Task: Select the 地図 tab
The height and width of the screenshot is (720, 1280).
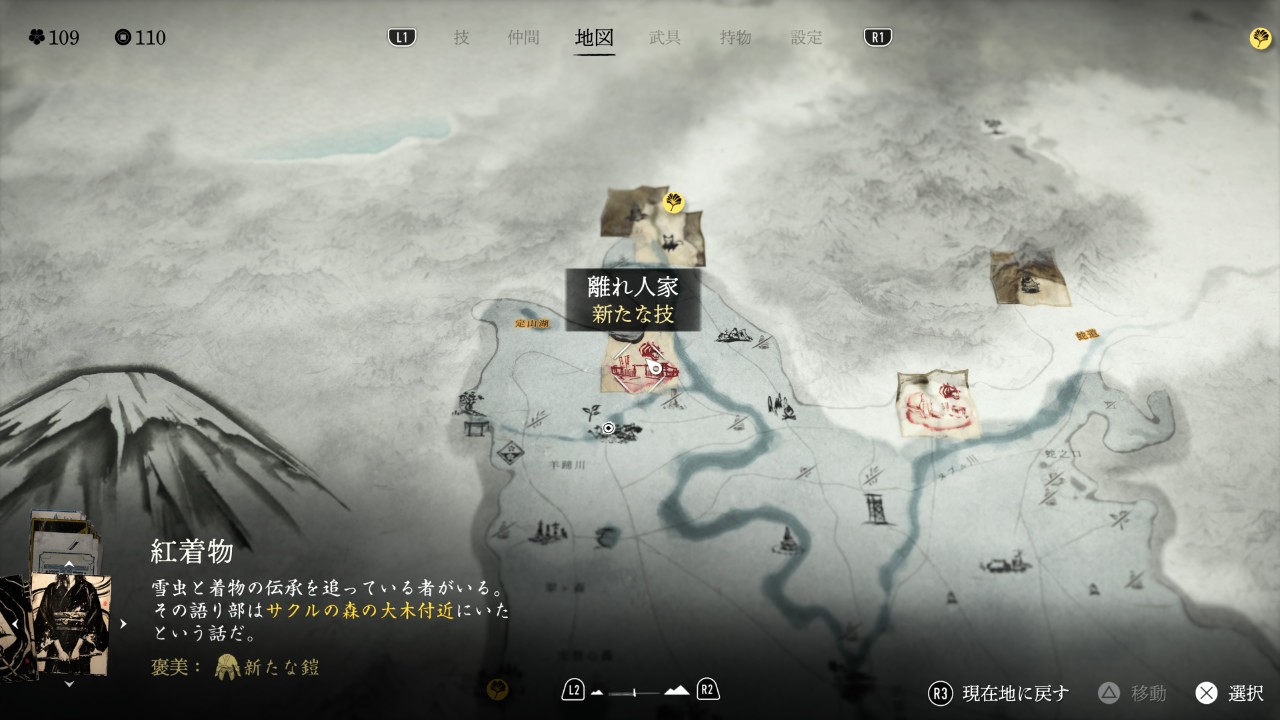Action: (x=594, y=38)
